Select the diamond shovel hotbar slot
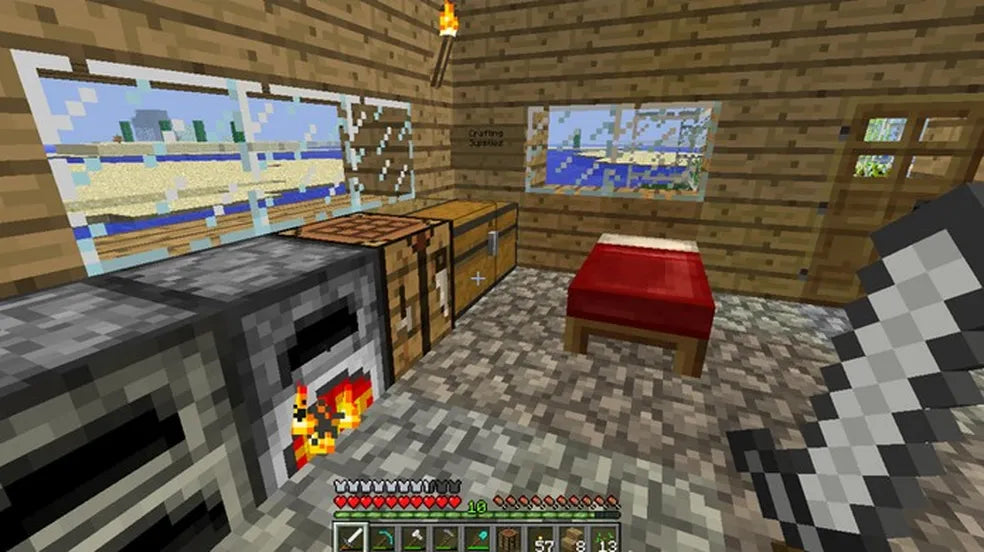 [476, 537]
